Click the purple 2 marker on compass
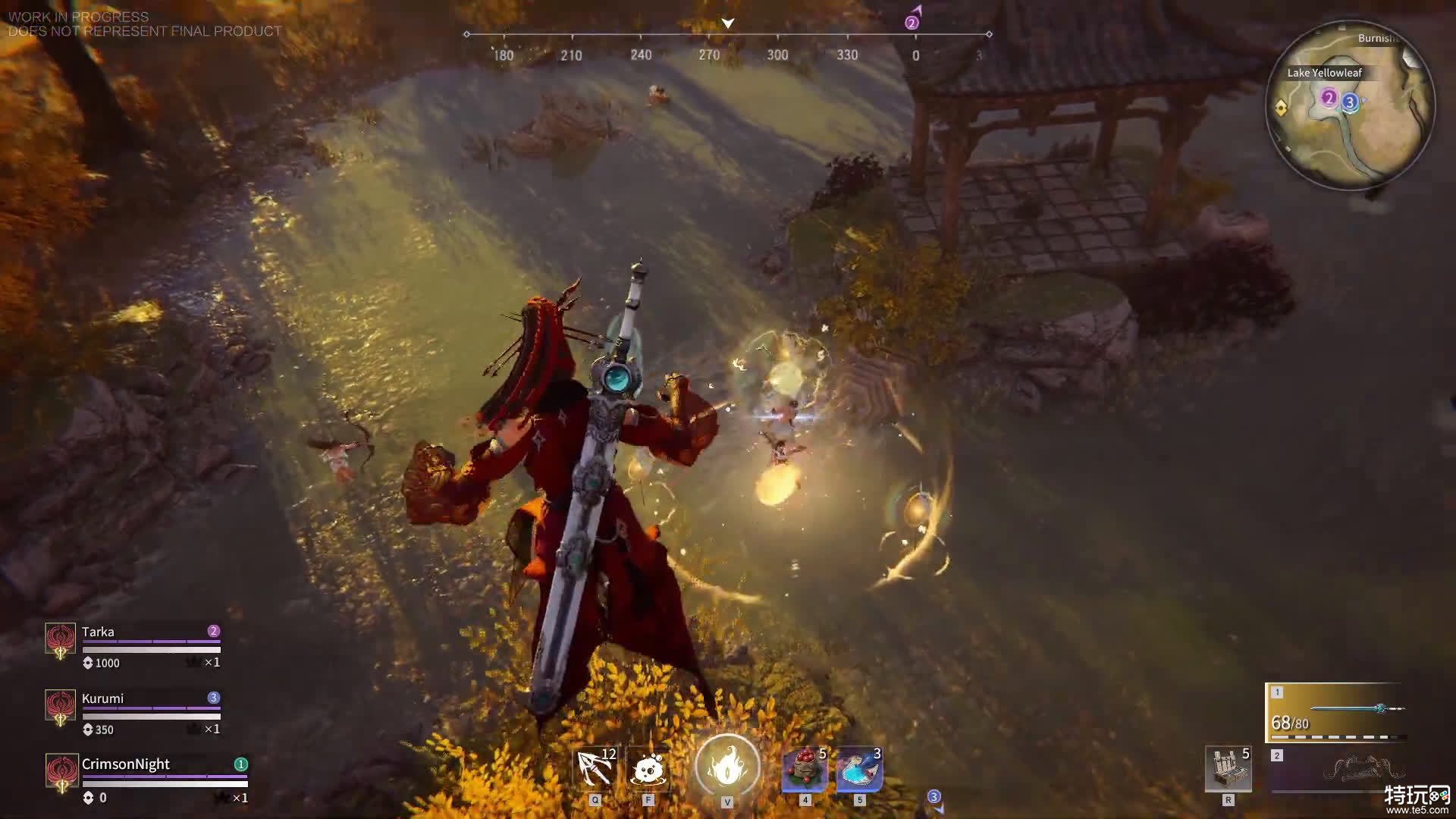Image resolution: width=1456 pixels, height=819 pixels. coord(912,23)
